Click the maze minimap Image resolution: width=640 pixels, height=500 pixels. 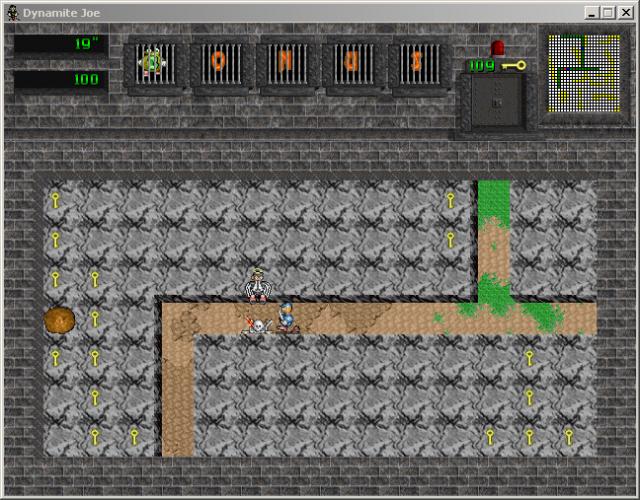point(579,73)
